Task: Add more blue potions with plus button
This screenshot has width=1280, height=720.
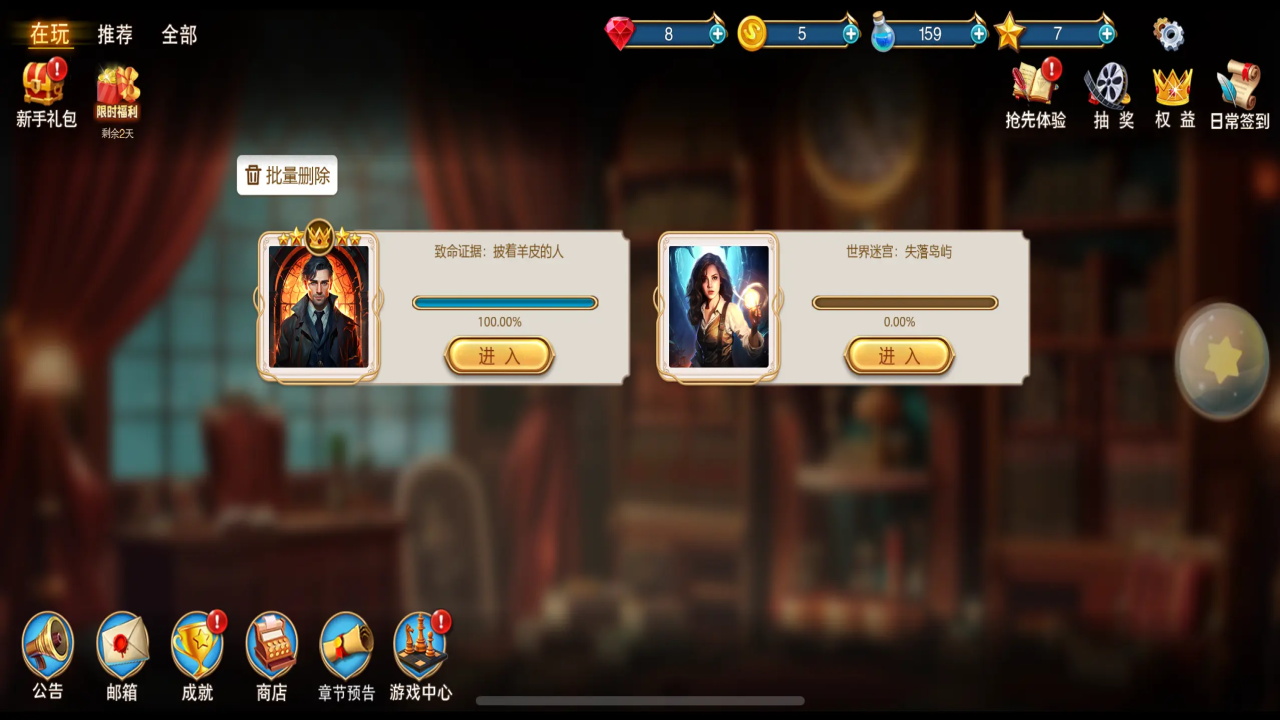Action: [x=979, y=34]
